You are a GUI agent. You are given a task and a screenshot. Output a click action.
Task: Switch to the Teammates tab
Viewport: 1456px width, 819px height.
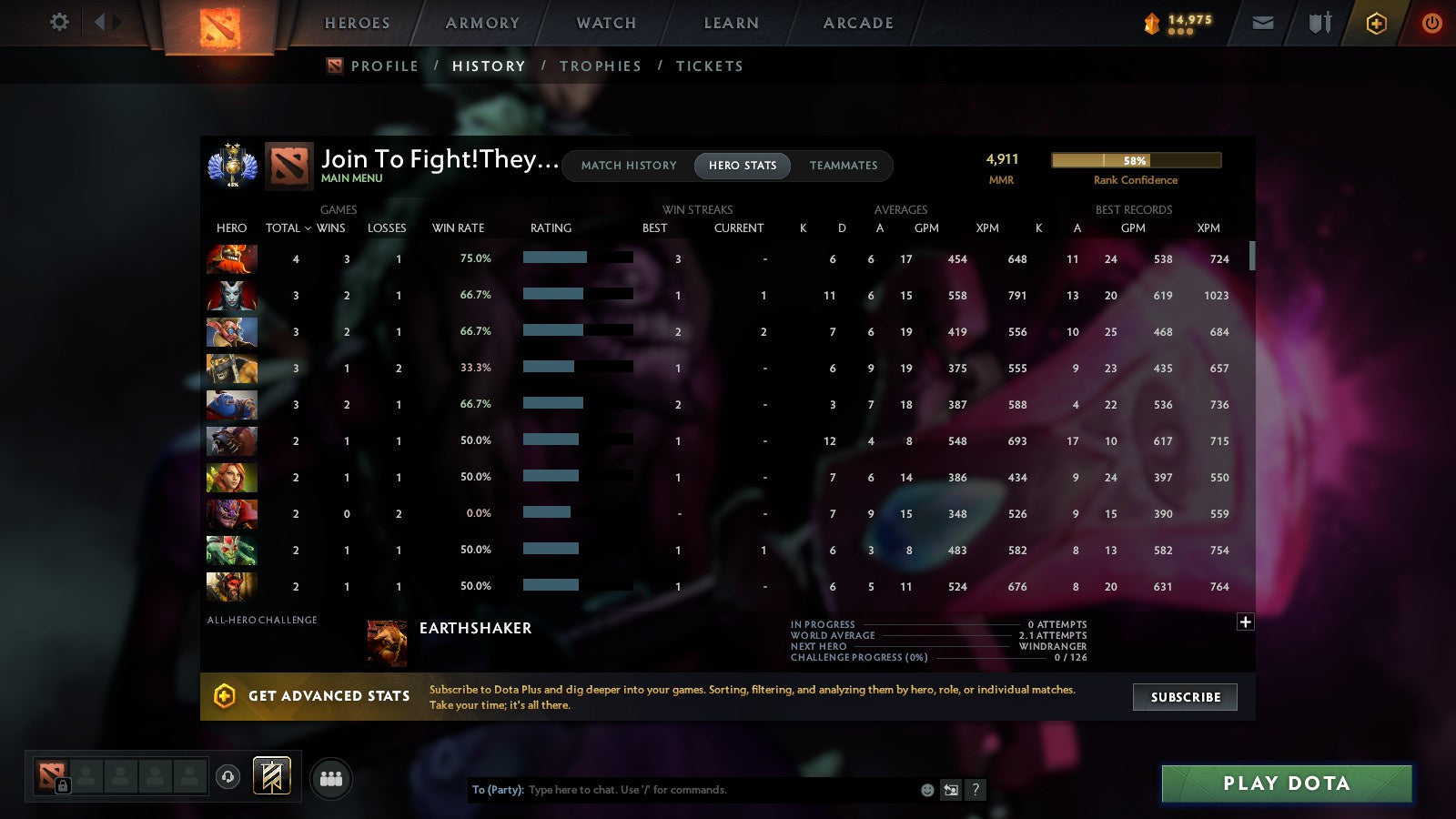coord(844,166)
